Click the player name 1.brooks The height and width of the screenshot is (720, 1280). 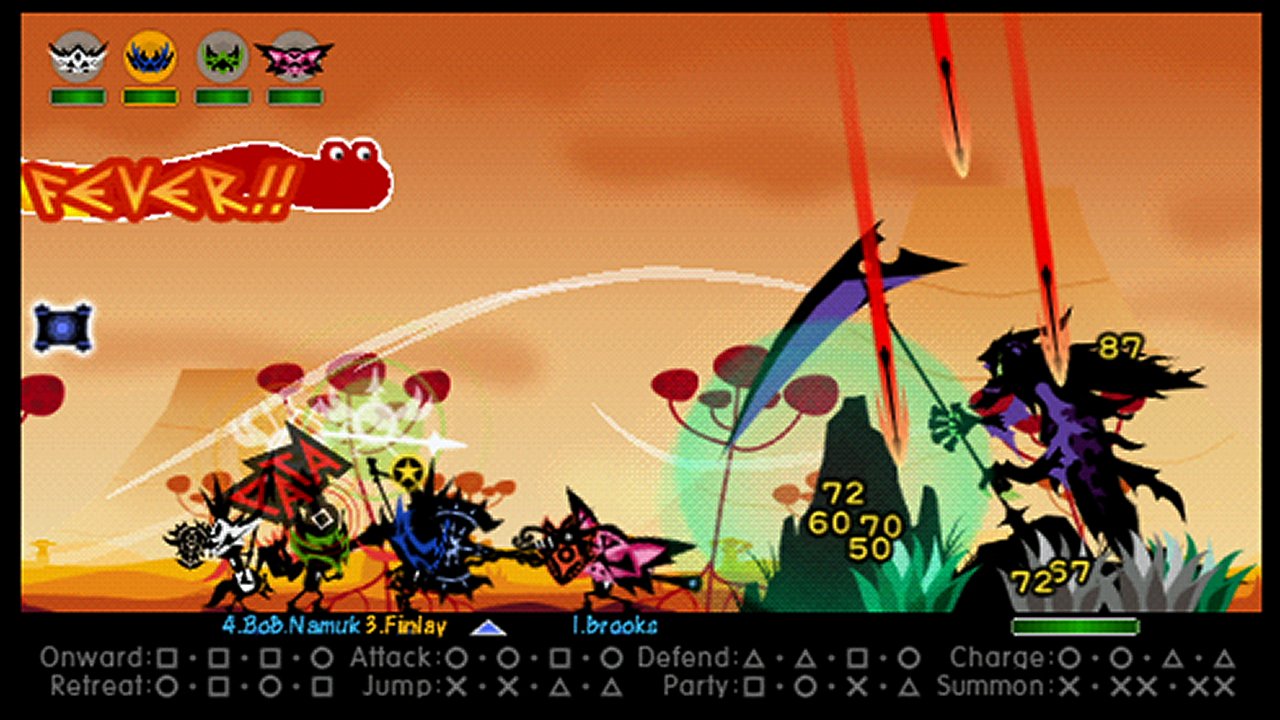[x=615, y=626]
